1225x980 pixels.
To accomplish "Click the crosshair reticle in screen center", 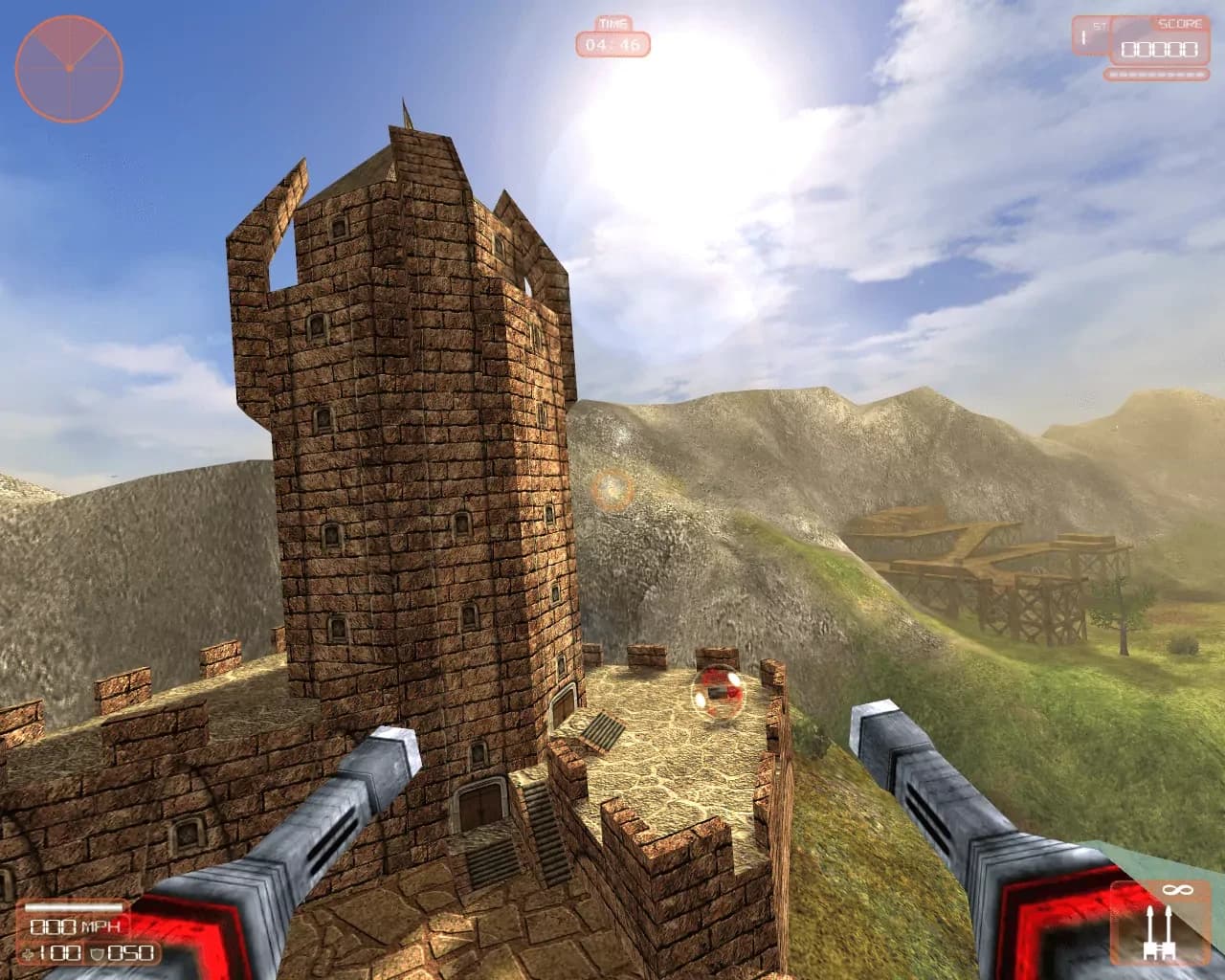I will point(612,490).
